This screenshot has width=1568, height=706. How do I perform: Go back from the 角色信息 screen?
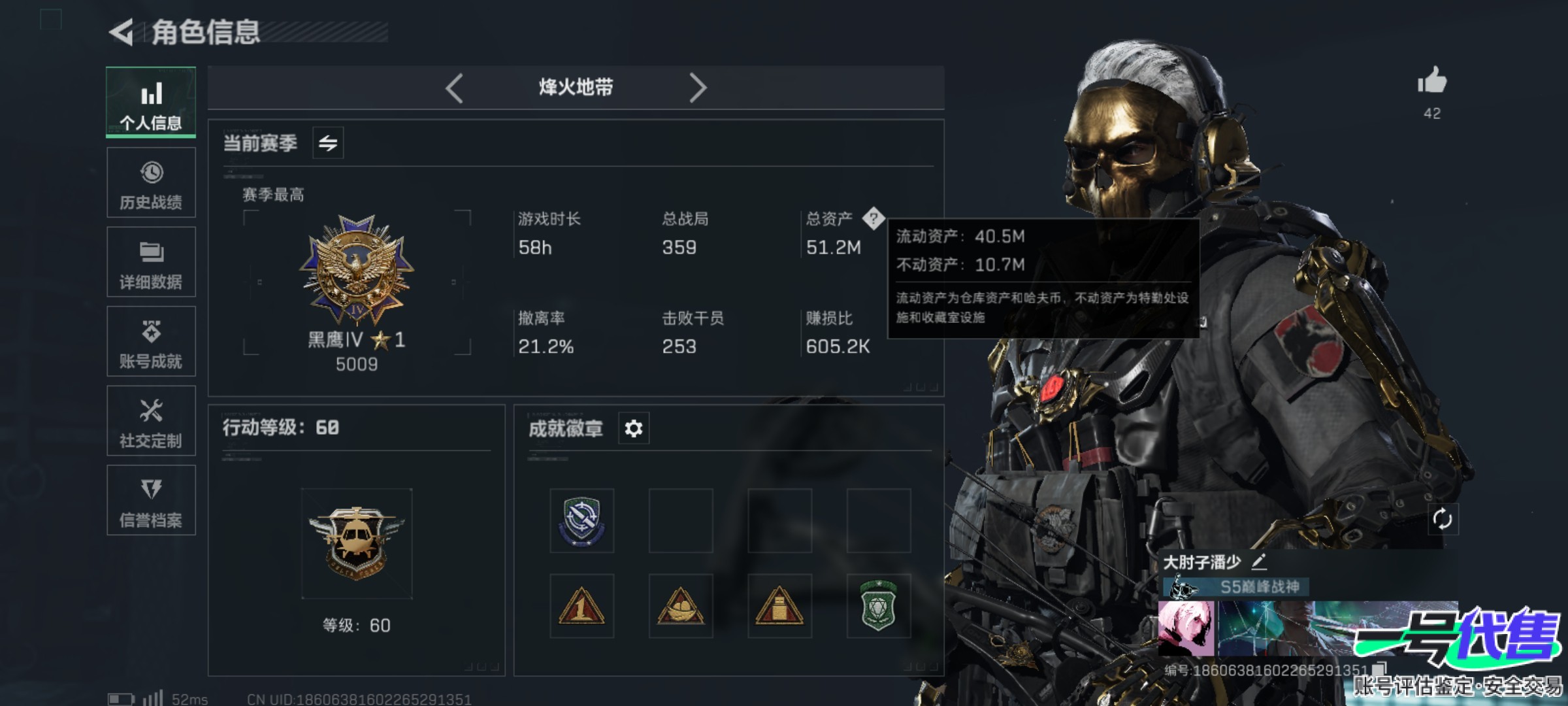[x=122, y=32]
